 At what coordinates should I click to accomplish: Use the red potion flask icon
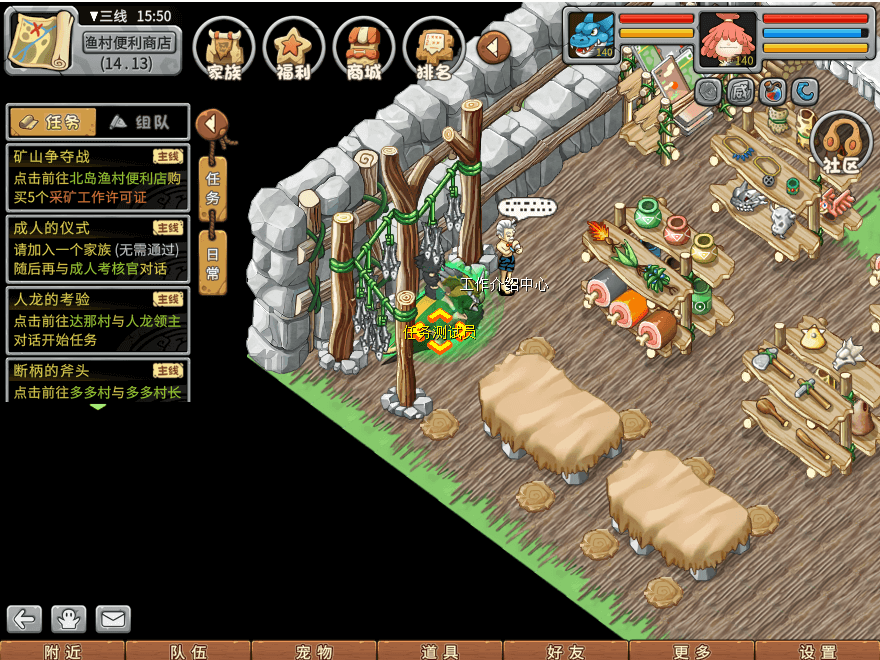pos(772,92)
